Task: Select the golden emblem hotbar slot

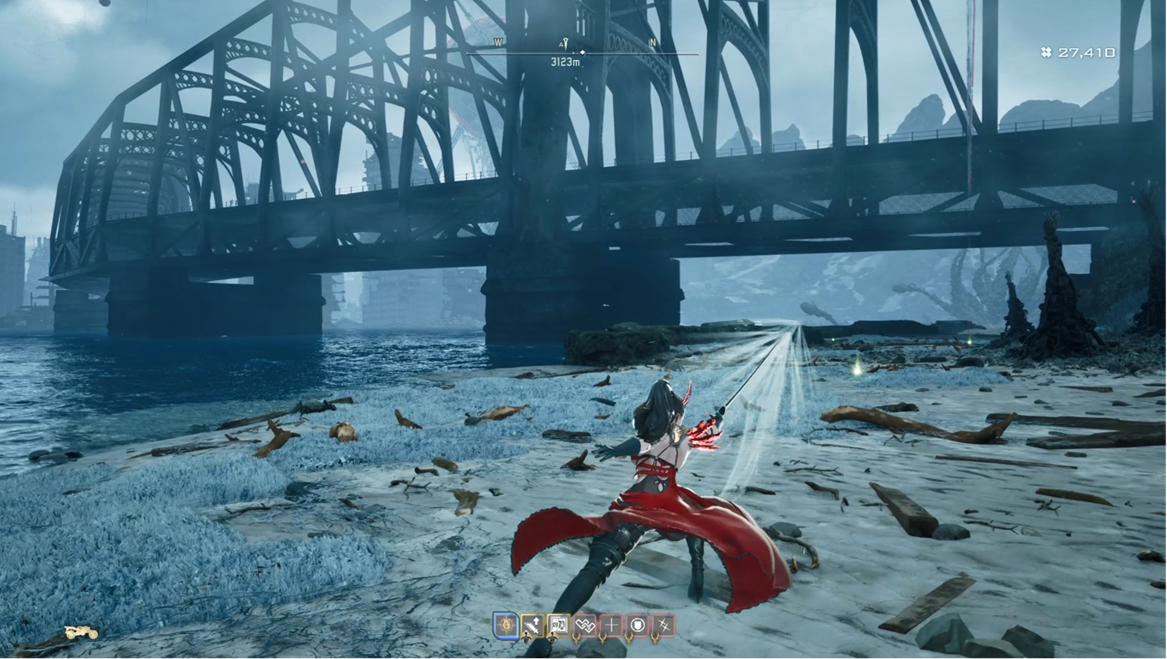Action: [506, 626]
